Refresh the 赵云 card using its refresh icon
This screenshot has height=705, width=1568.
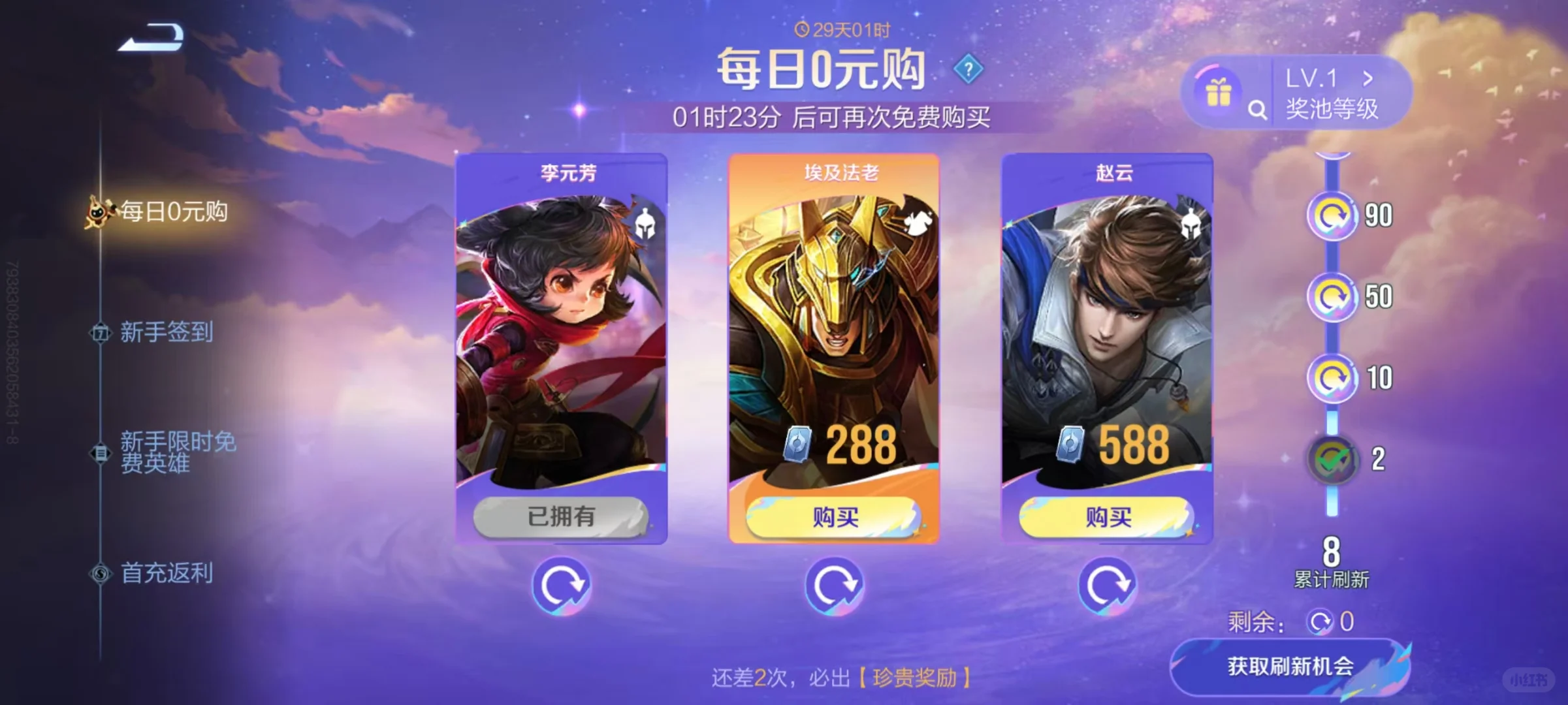1110,586
